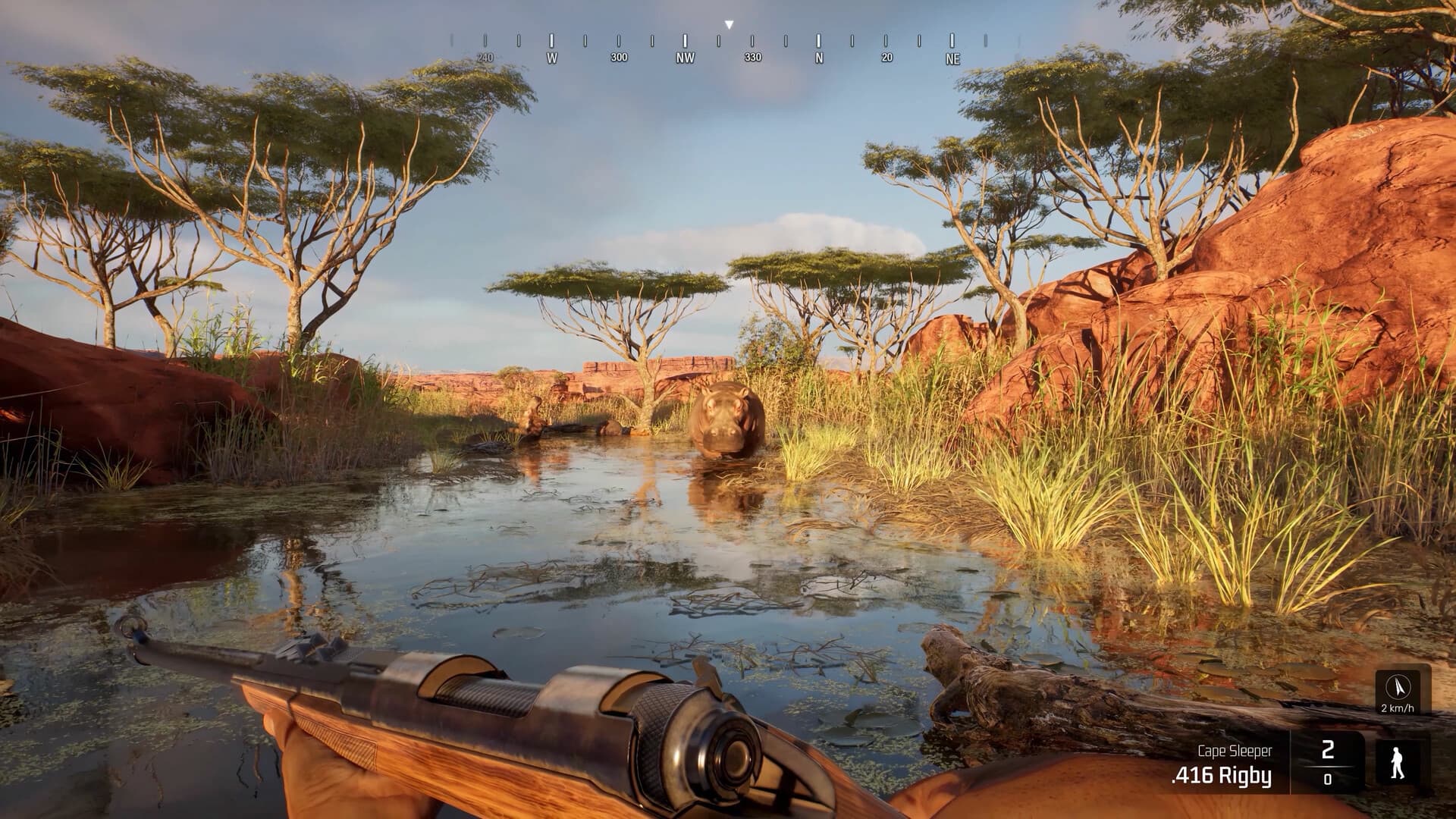The width and height of the screenshot is (1456, 819).
Task: Click the white heading triangle above the compass strip
Action: [730, 23]
